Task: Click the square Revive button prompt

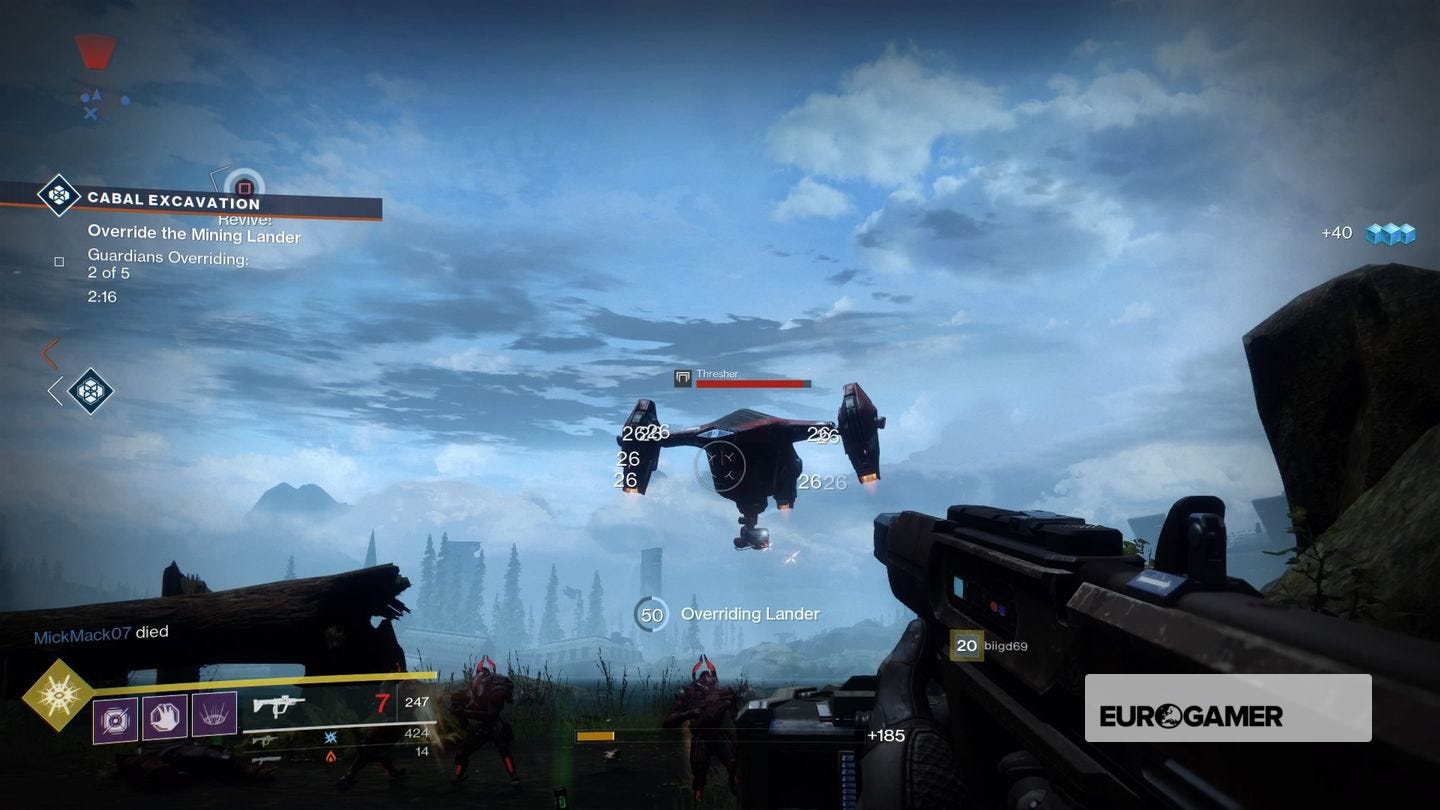Action: tap(243, 188)
